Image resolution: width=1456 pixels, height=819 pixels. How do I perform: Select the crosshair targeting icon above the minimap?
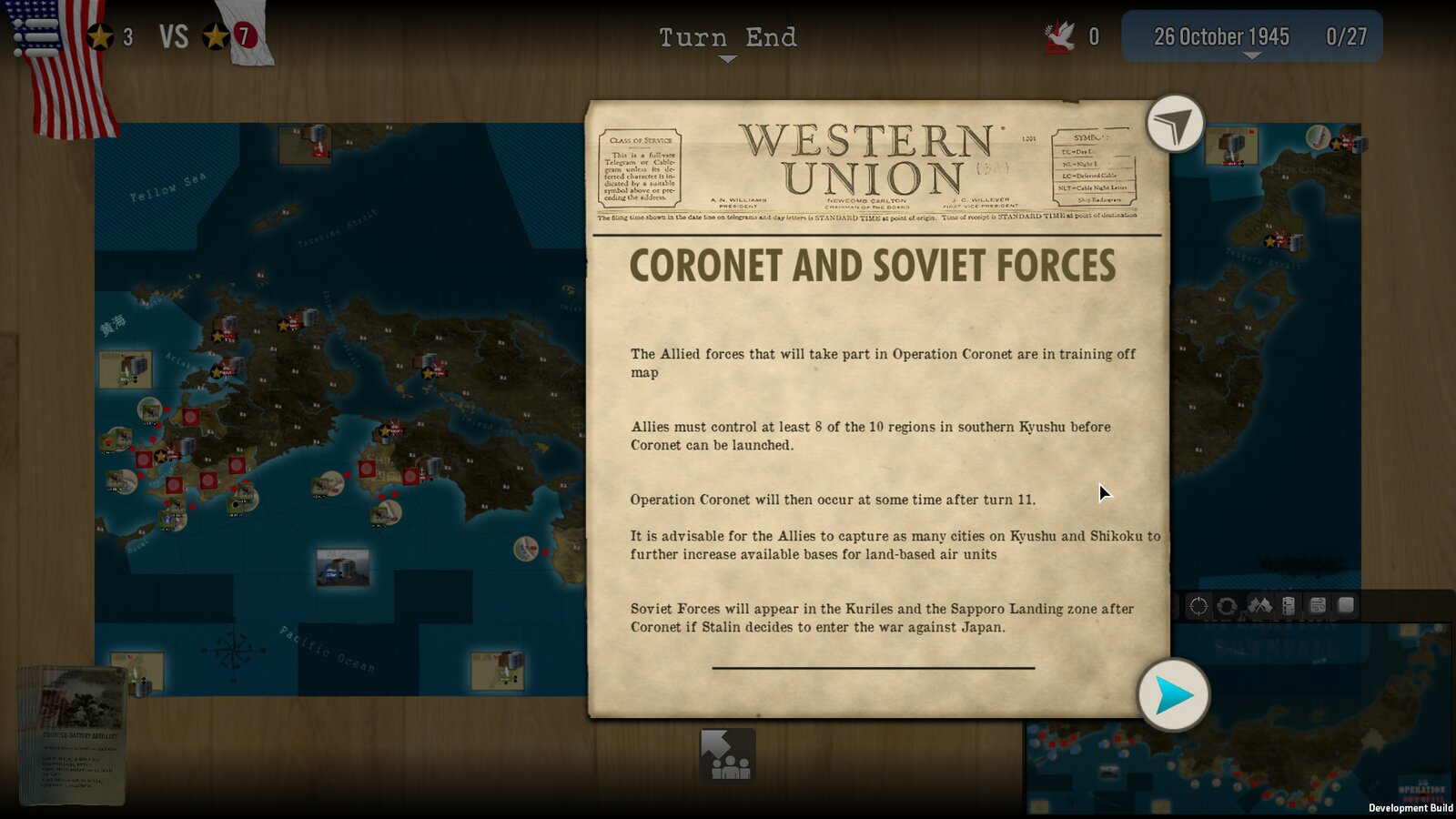tap(1197, 607)
